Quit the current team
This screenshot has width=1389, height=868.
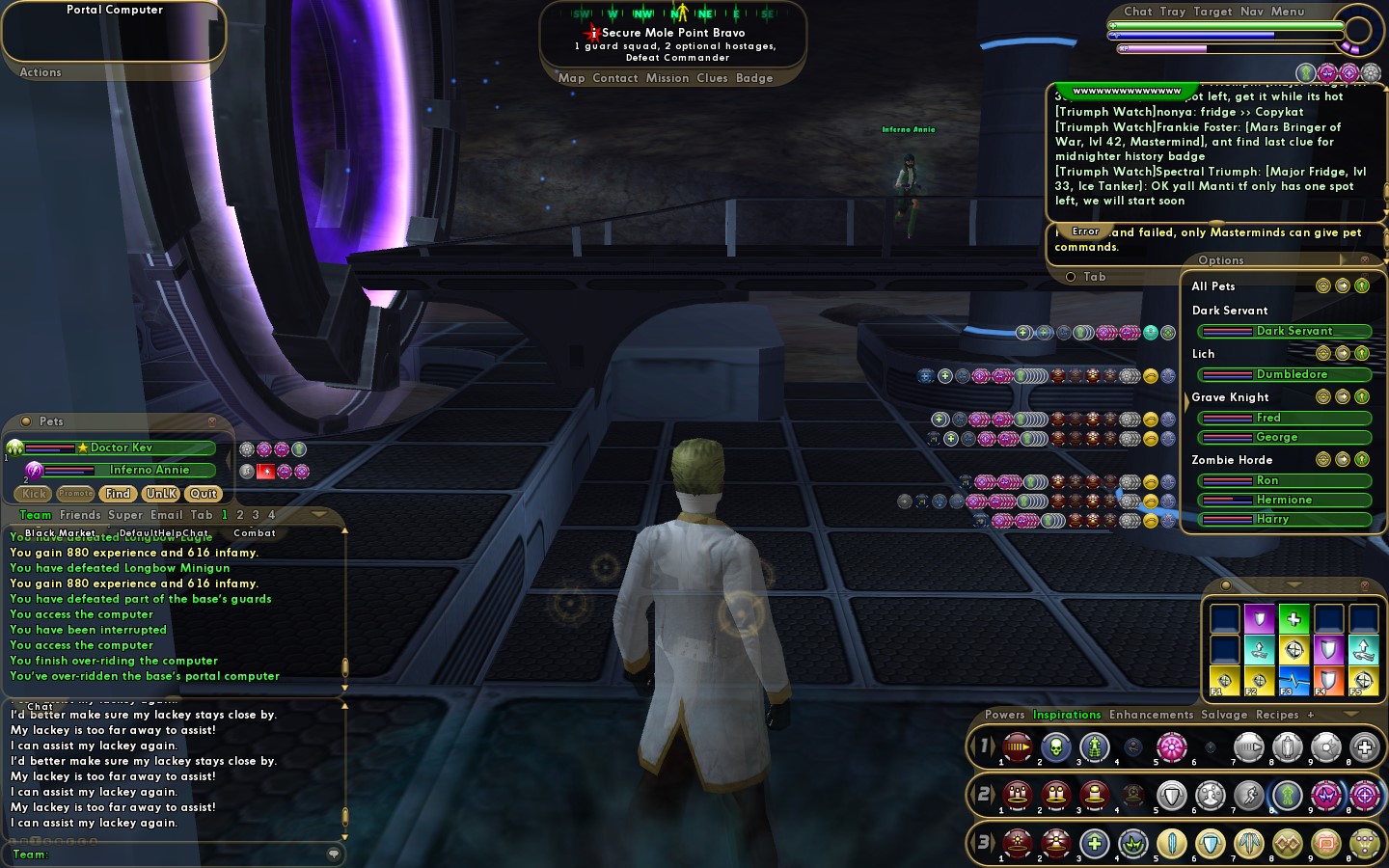pos(204,494)
